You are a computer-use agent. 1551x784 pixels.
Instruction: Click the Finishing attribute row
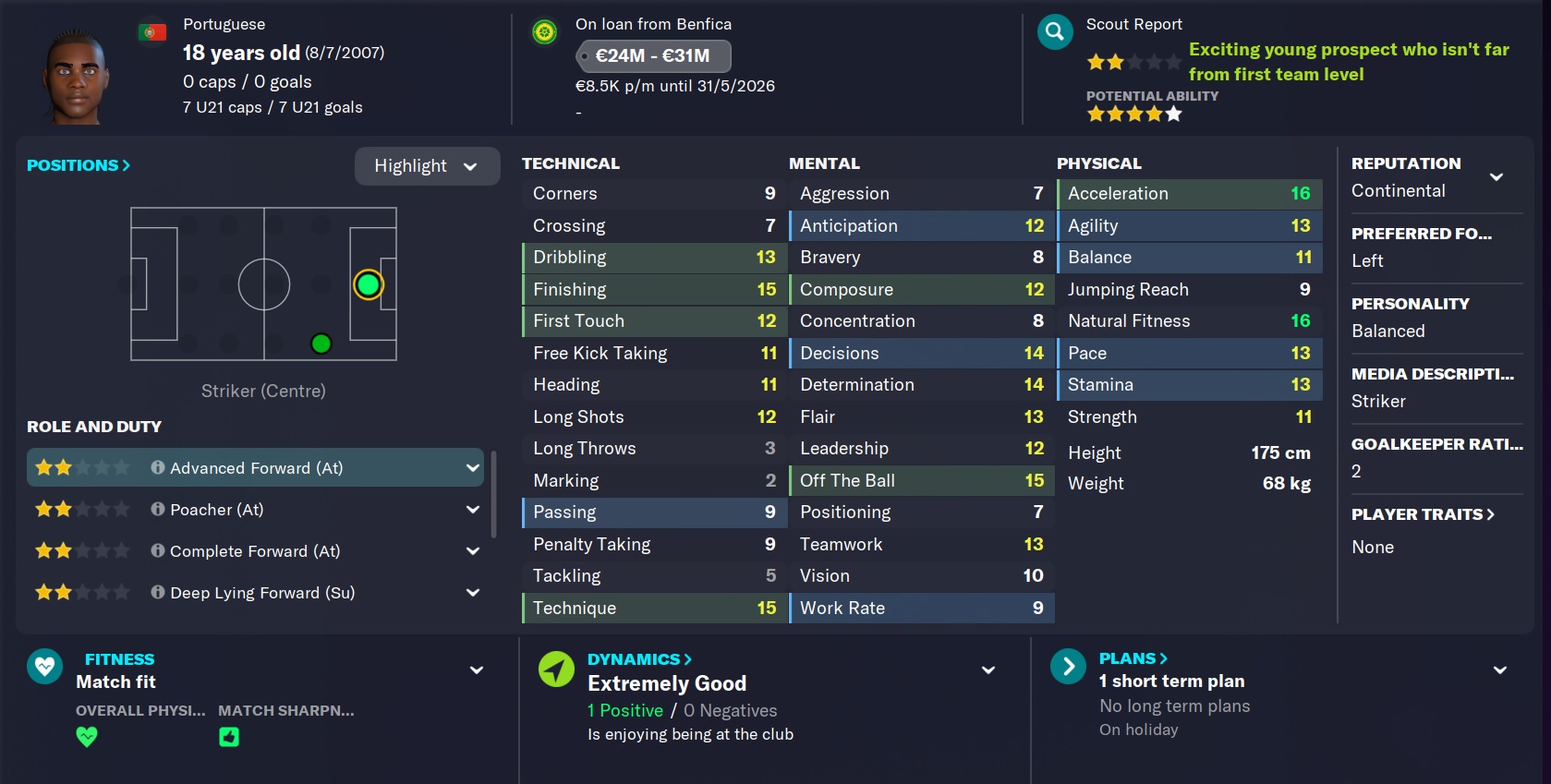point(654,289)
